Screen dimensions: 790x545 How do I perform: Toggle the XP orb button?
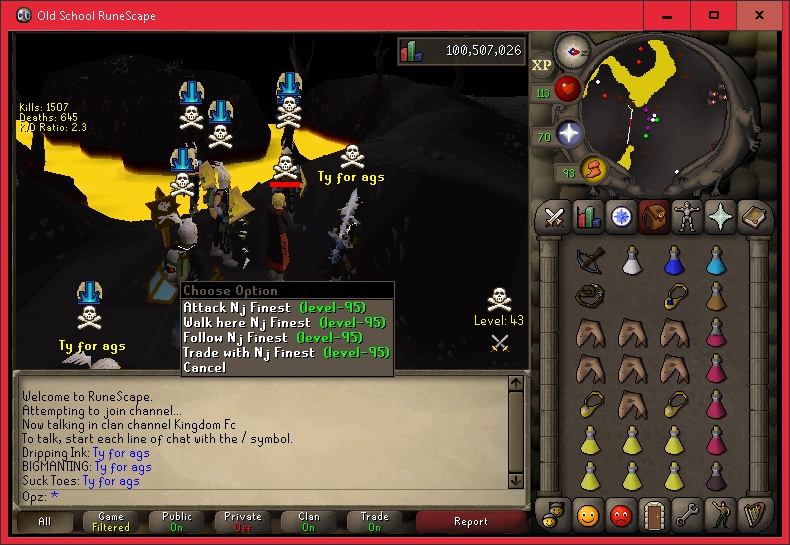542,65
